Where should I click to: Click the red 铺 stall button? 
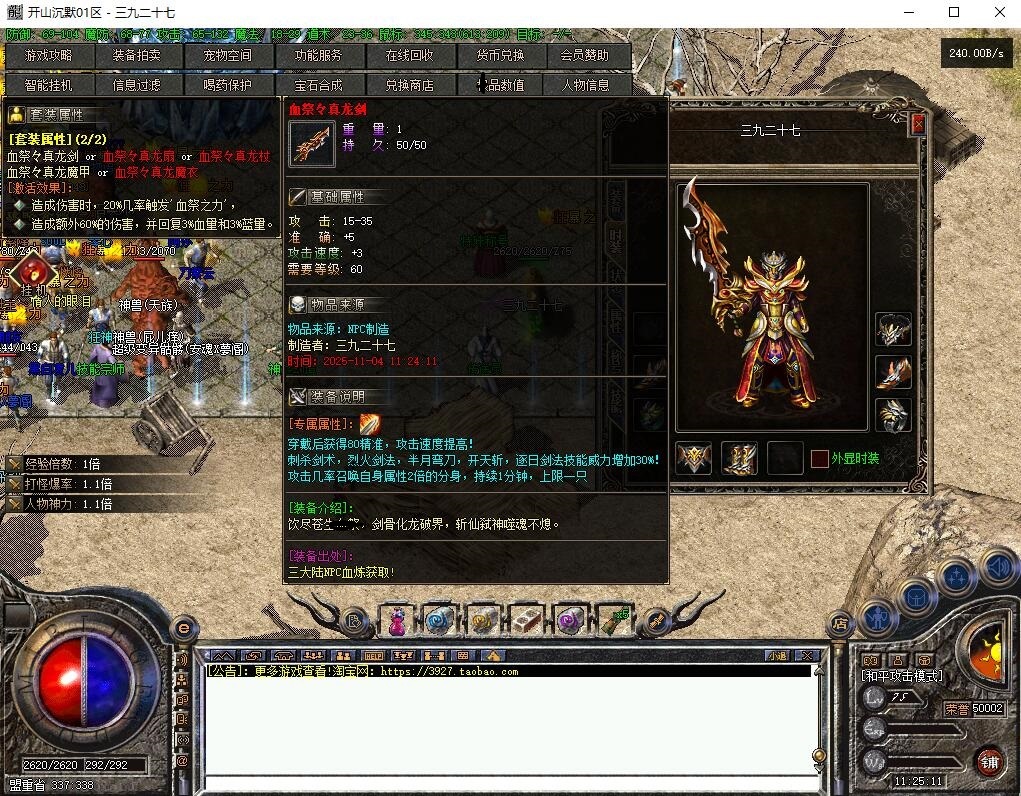pos(989,761)
